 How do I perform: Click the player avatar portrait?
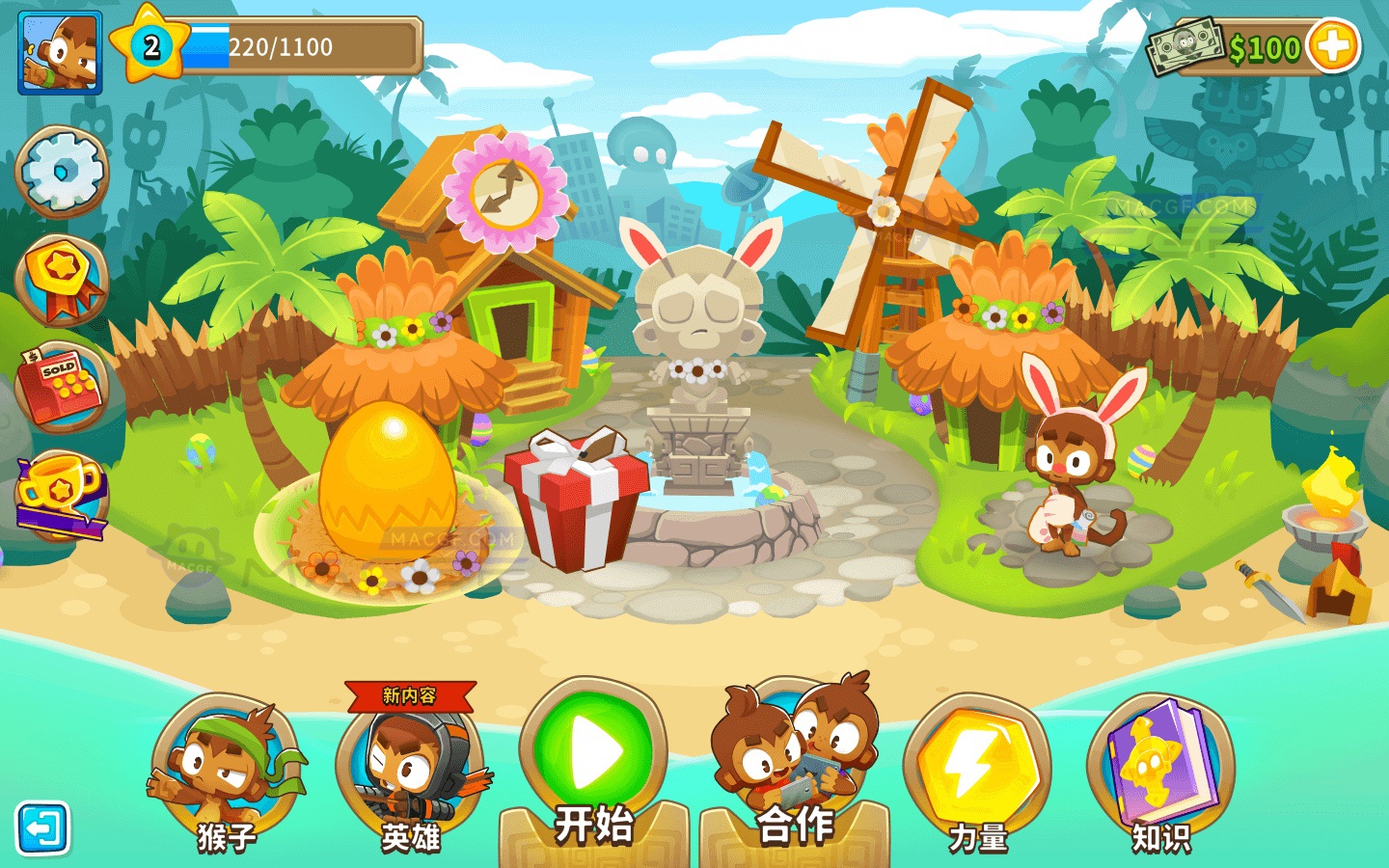(x=58, y=54)
